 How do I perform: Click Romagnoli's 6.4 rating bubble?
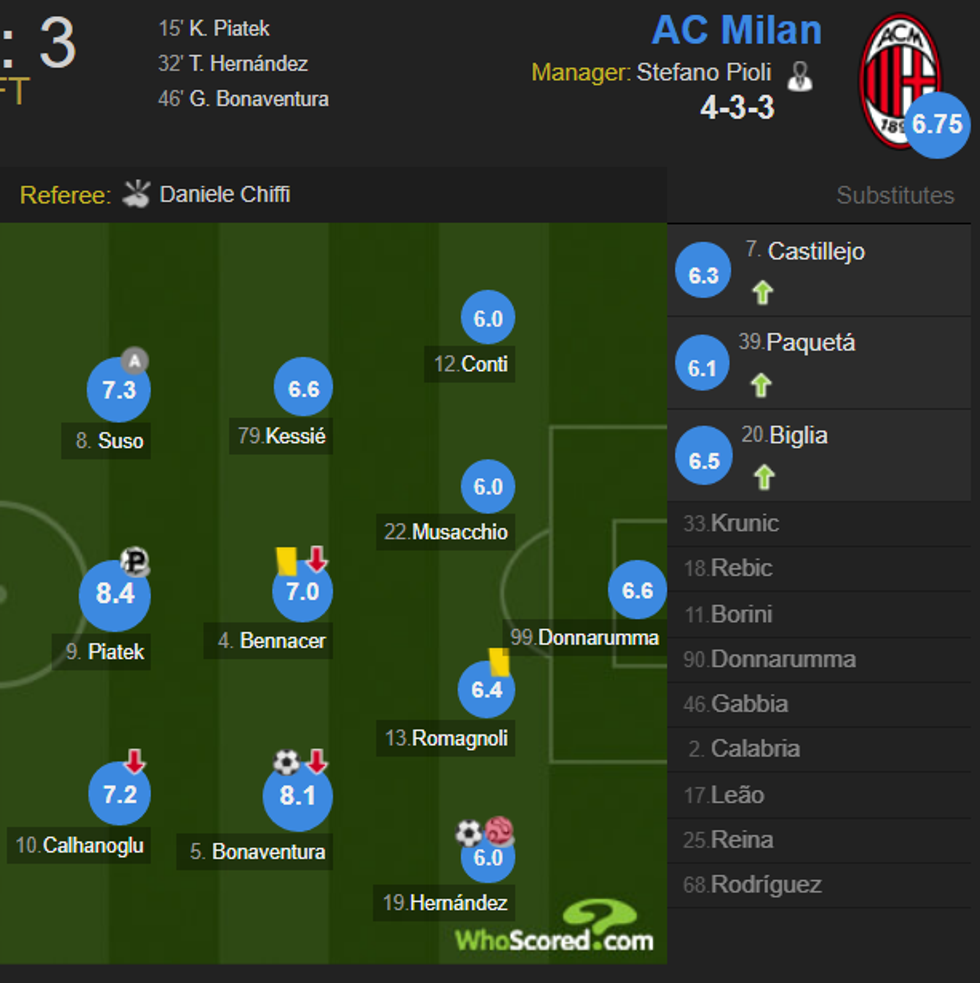(x=487, y=689)
